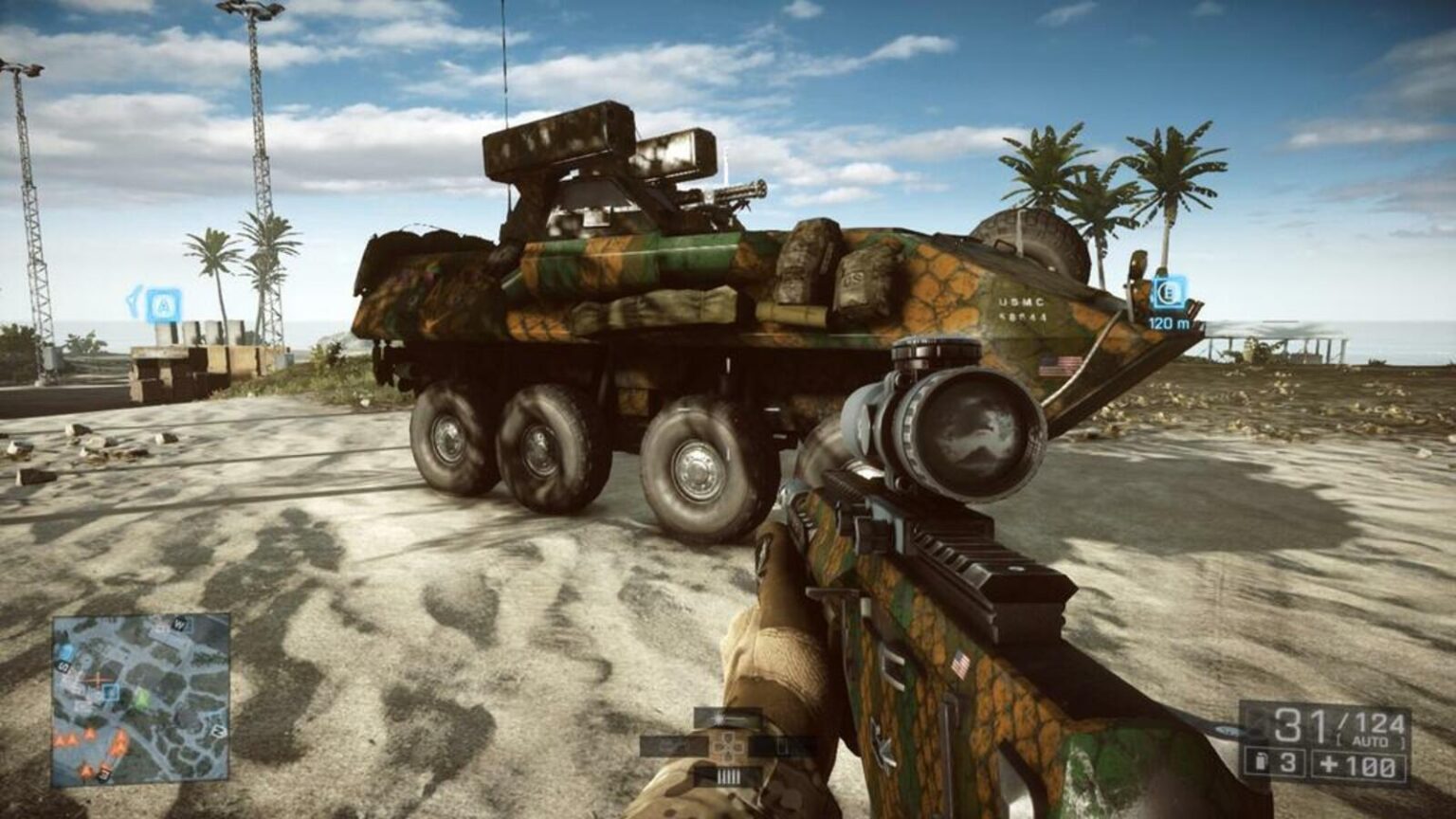Select an orange squad triangle on the minimap
The width and height of the screenshot is (1456, 819).
pos(70,739)
